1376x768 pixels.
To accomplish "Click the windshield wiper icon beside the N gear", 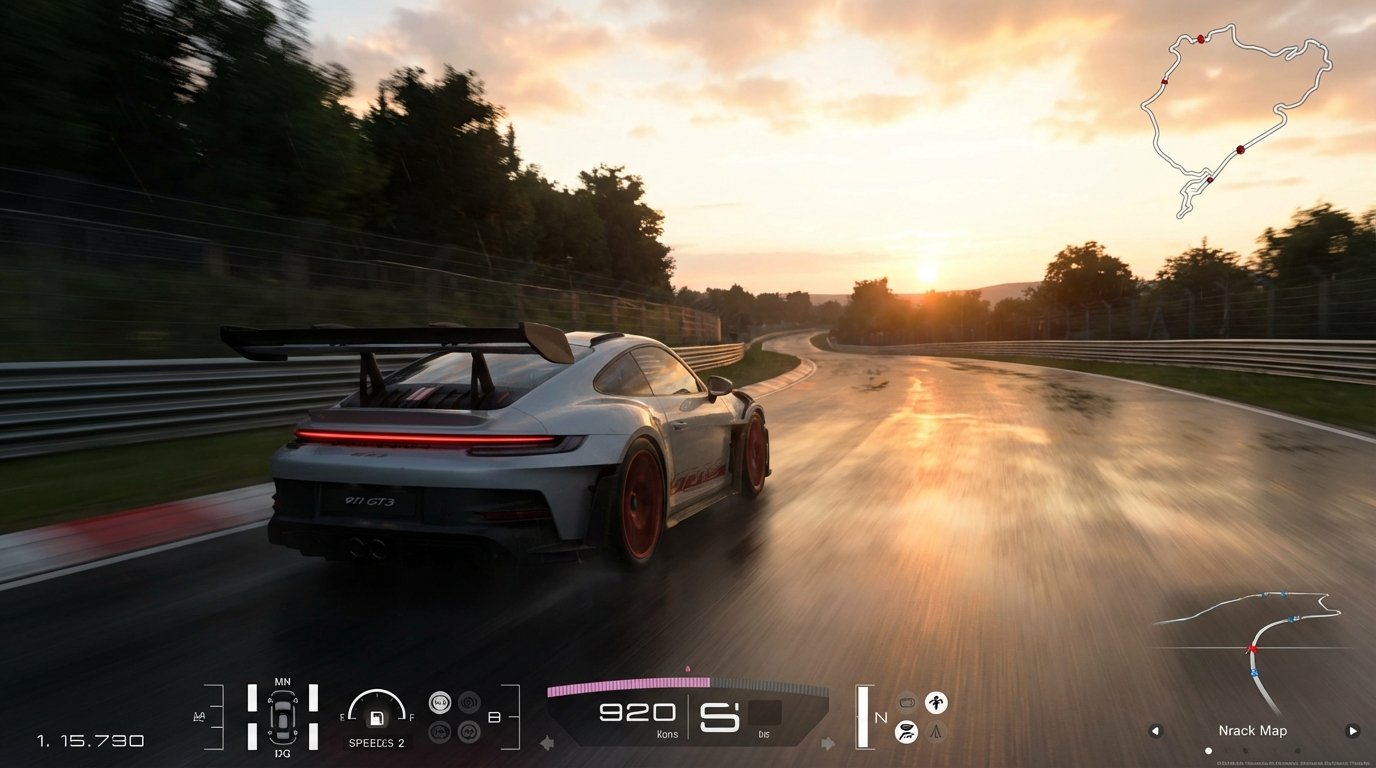I will coord(906,733).
